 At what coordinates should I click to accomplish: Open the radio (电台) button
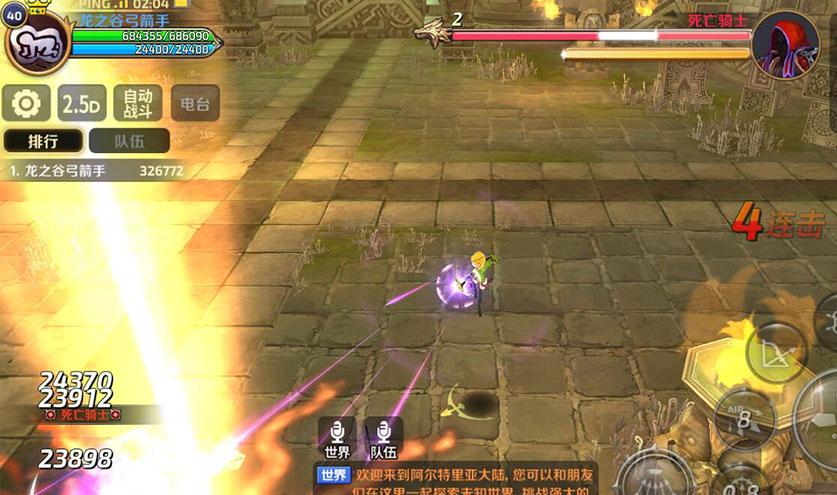point(194,102)
